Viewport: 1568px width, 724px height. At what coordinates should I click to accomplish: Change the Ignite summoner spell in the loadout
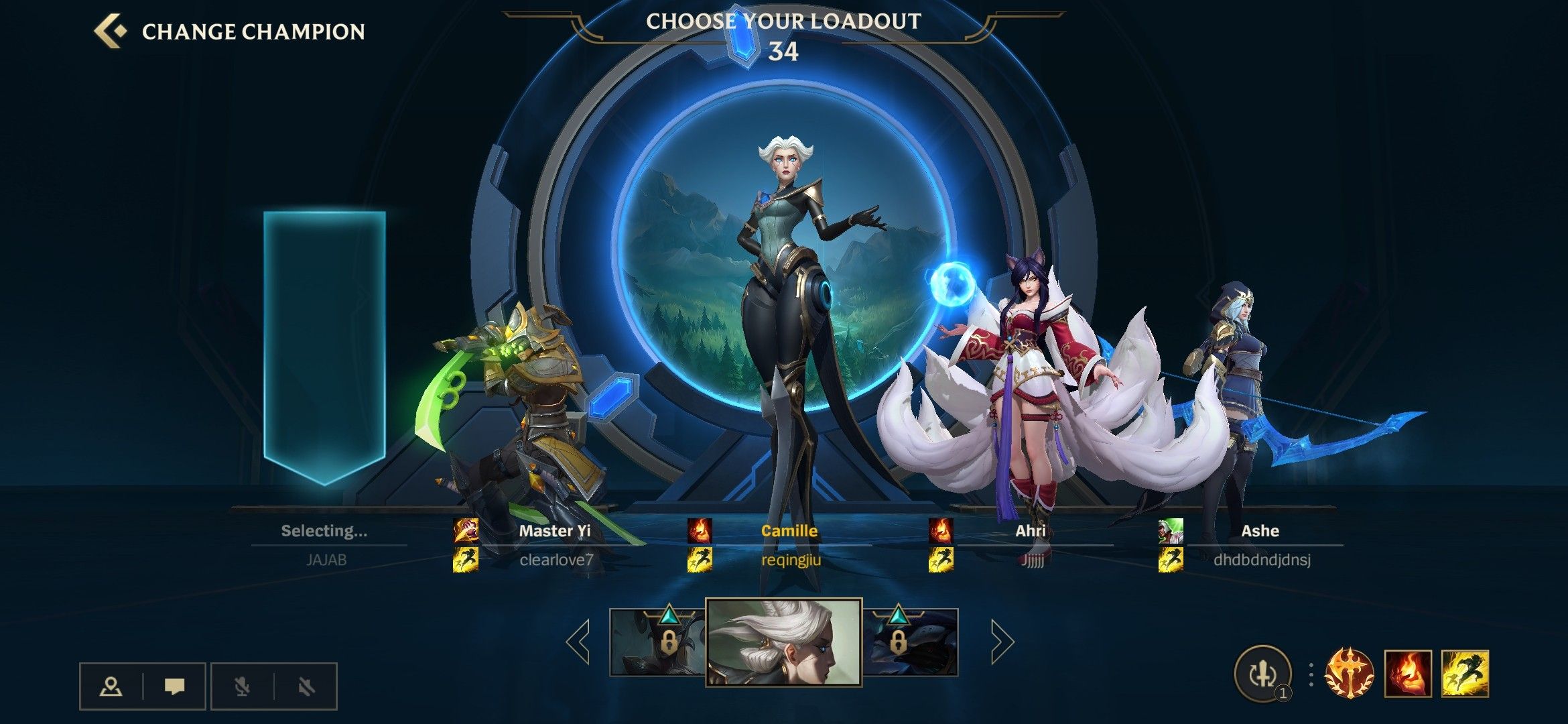click(1408, 674)
